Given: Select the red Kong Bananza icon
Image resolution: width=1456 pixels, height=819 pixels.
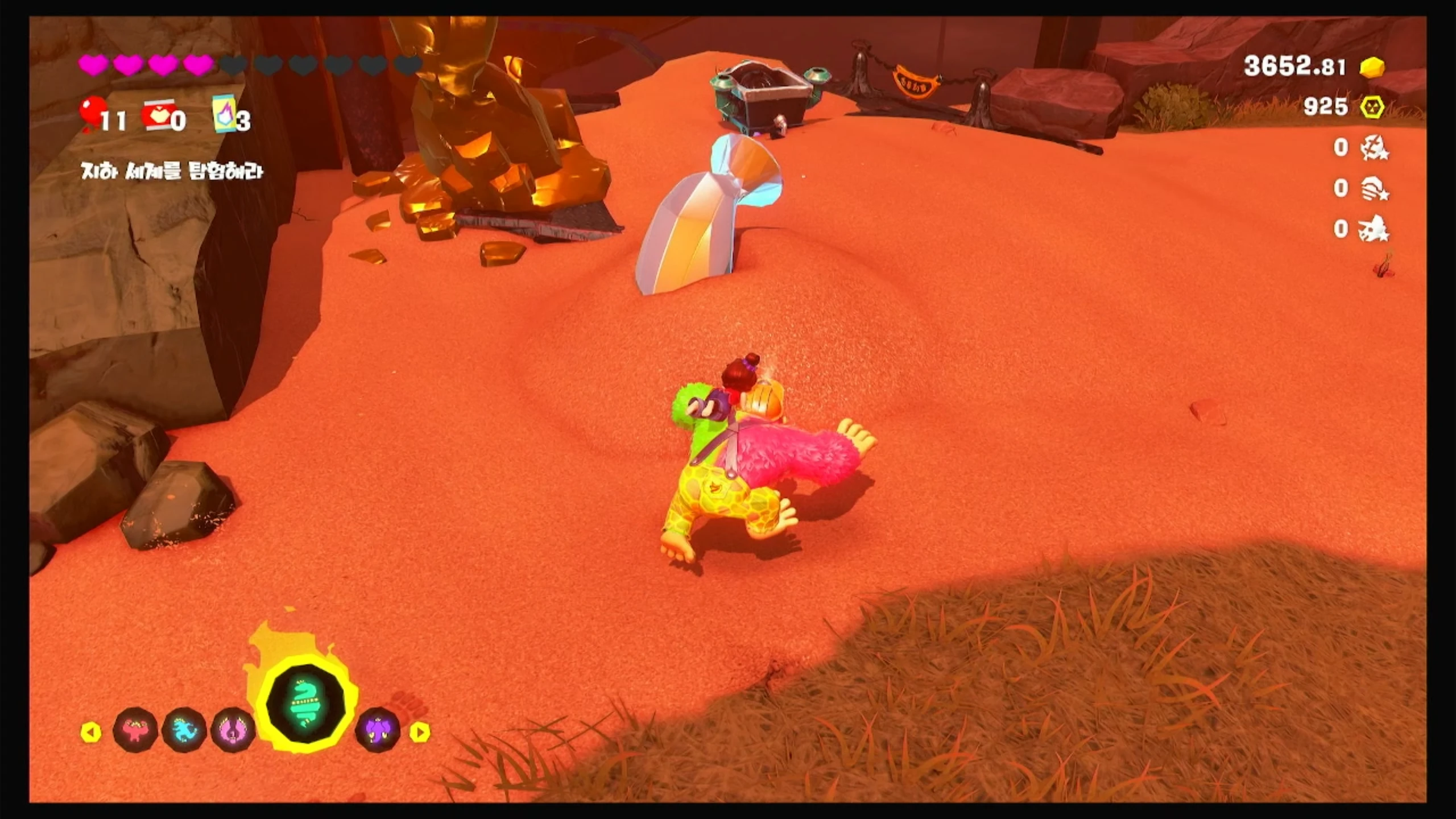Looking at the screenshot, I should click(x=135, y=730).
